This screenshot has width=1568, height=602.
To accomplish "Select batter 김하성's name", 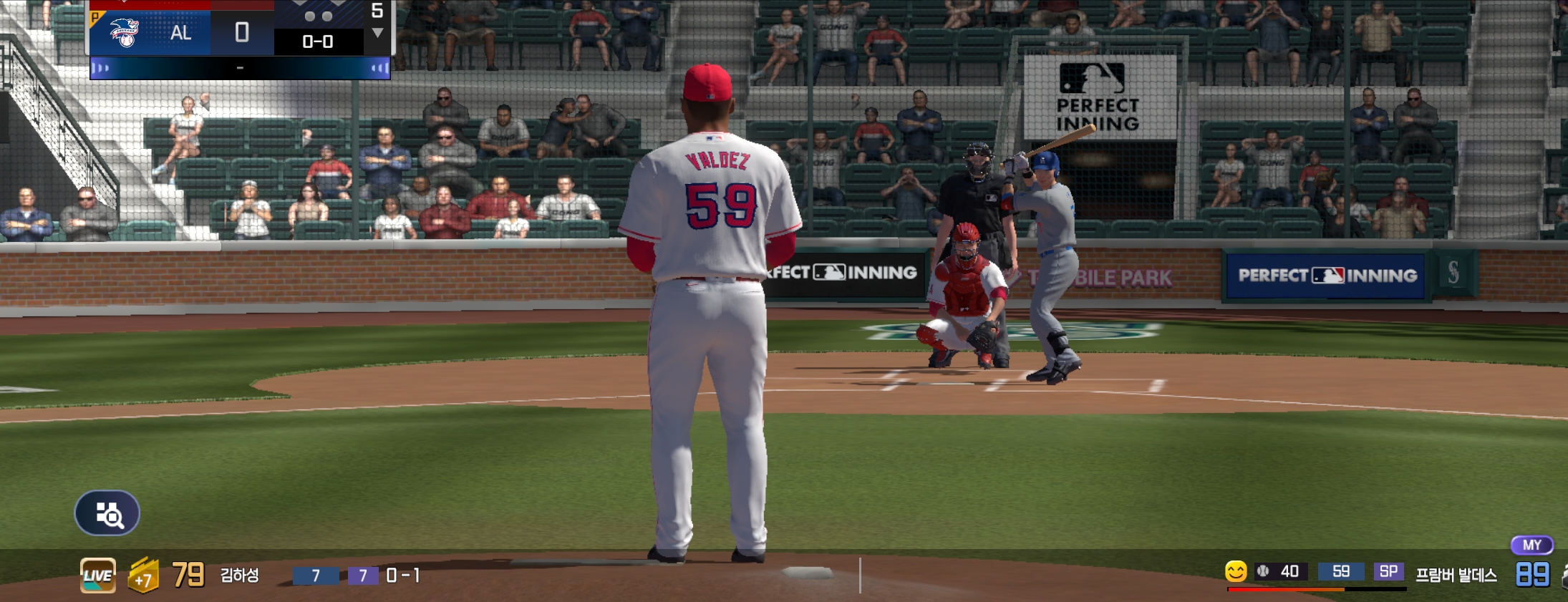I will [239, 576].
